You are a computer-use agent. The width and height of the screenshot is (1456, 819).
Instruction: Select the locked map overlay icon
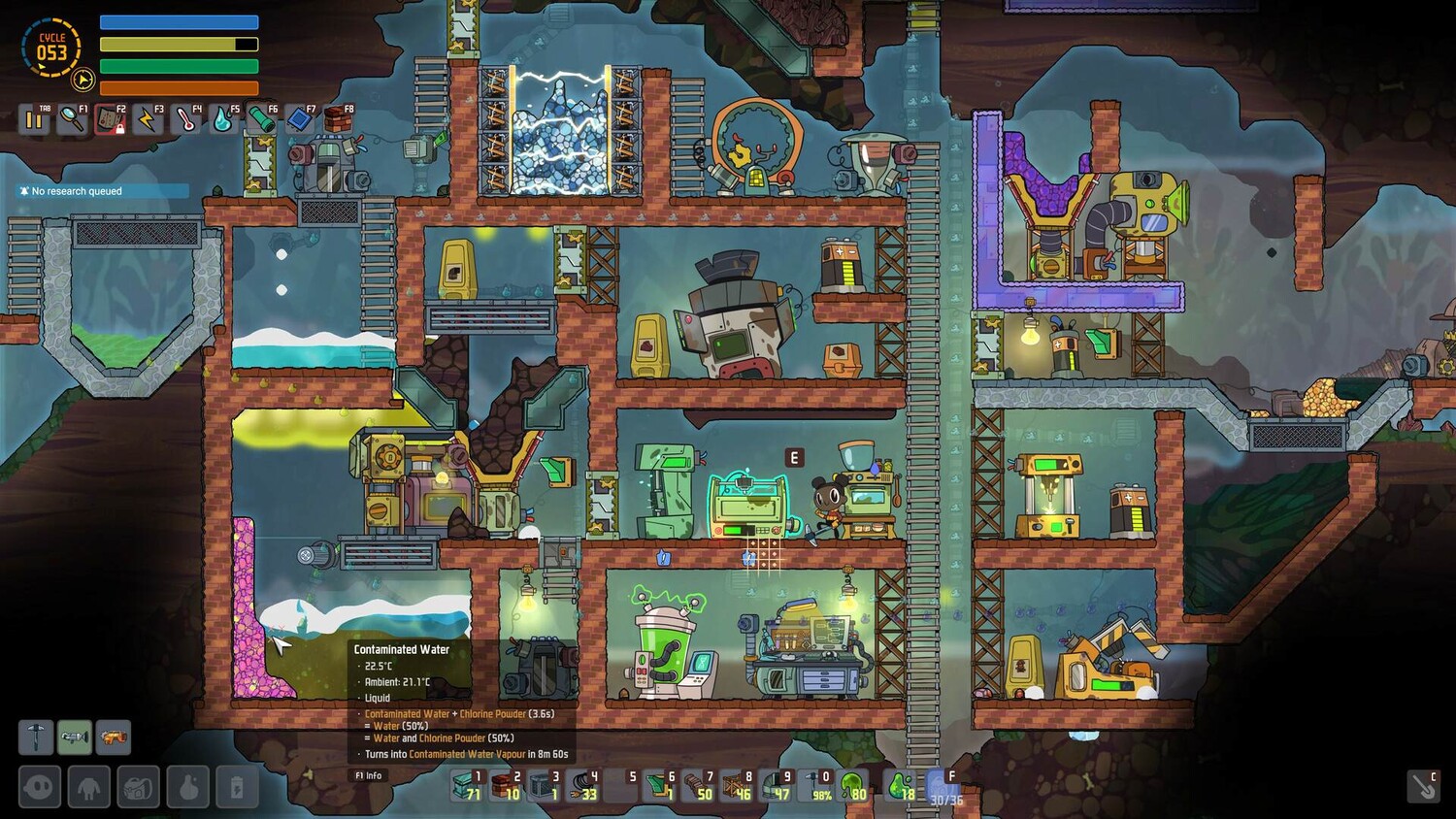click(x=110, y=120)
